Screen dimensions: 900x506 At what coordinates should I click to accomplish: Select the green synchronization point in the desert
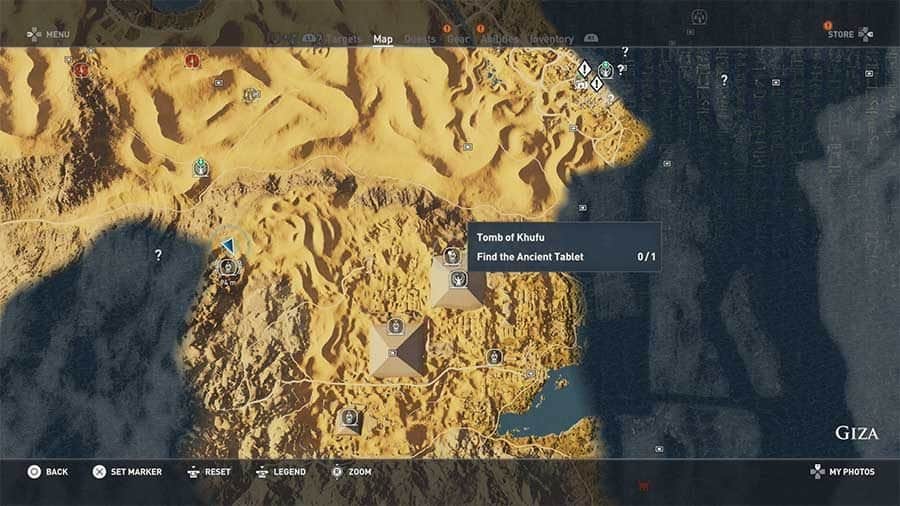200,167
